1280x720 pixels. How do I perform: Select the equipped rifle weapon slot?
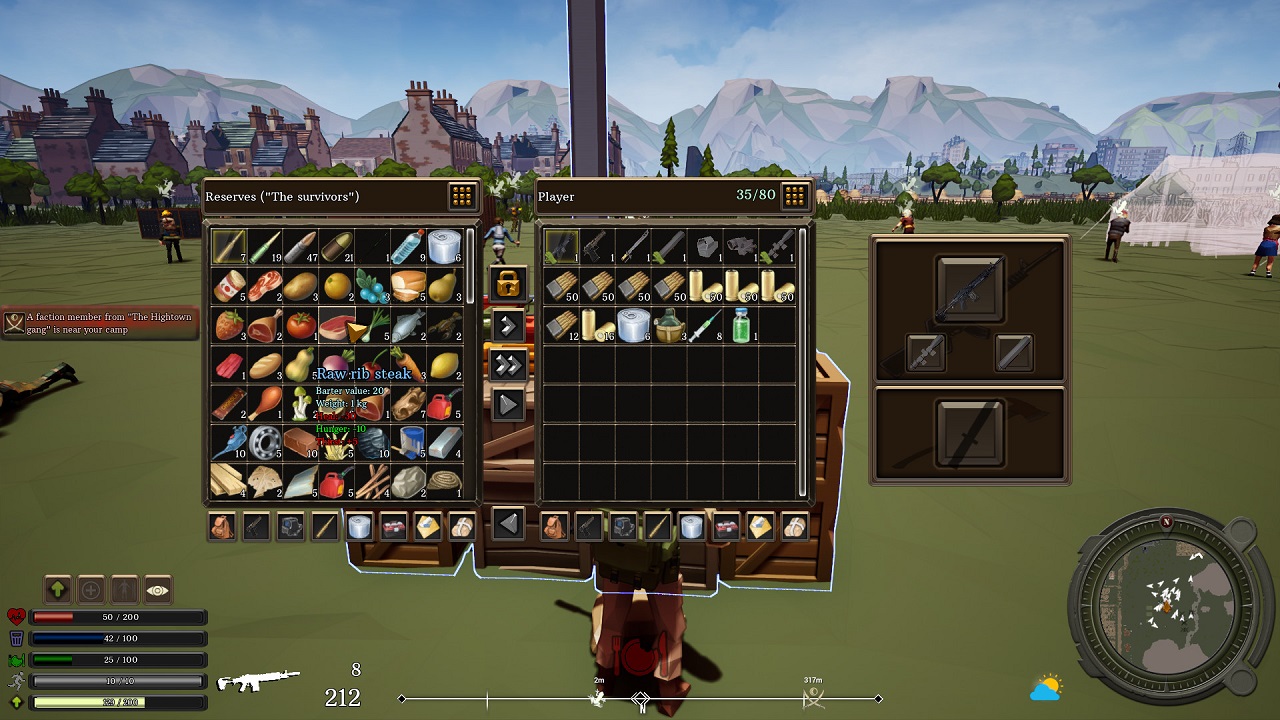[x=970, y=289]
